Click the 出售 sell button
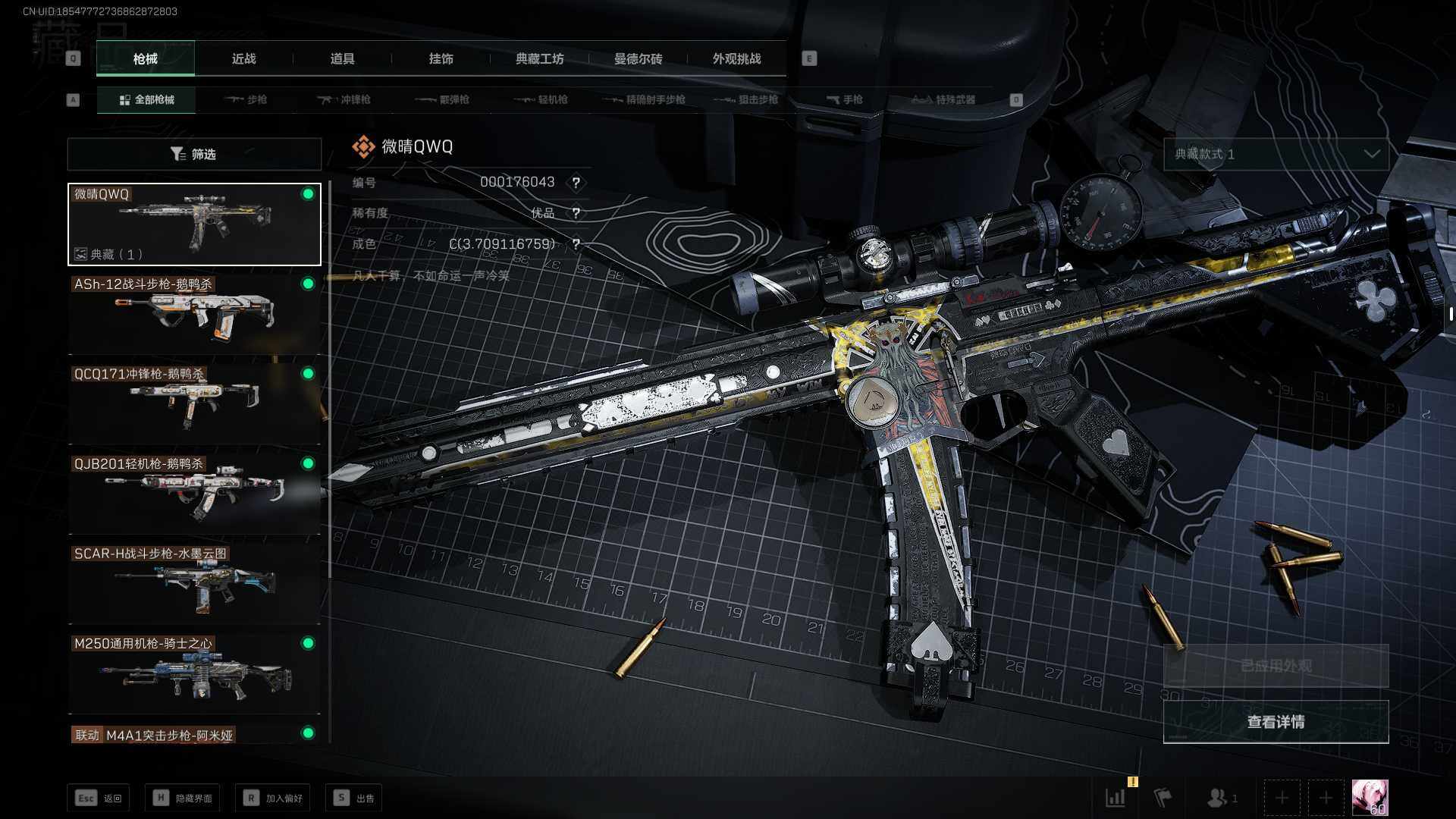 point(354,798)
